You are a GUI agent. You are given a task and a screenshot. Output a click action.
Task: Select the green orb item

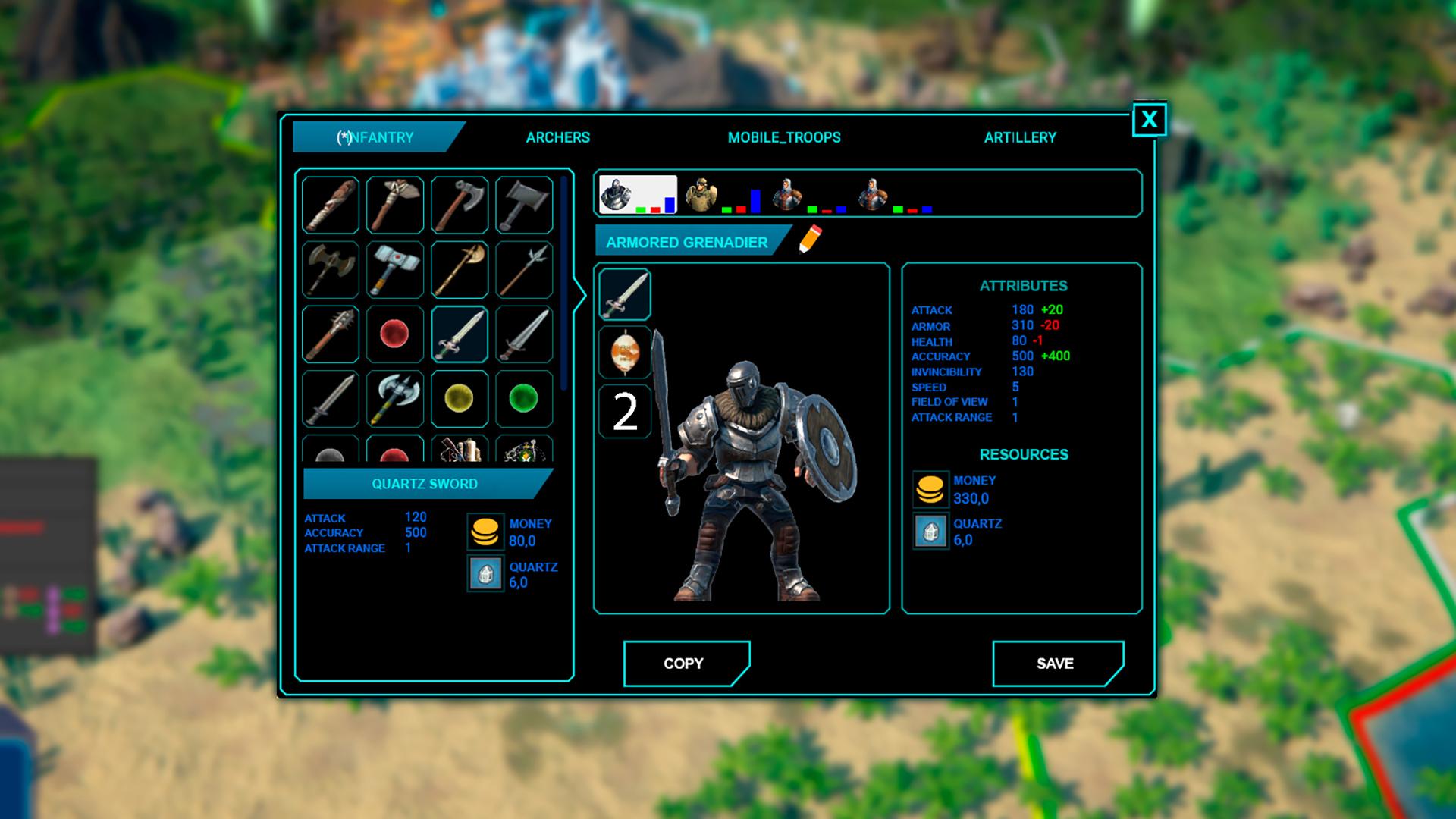524,398
